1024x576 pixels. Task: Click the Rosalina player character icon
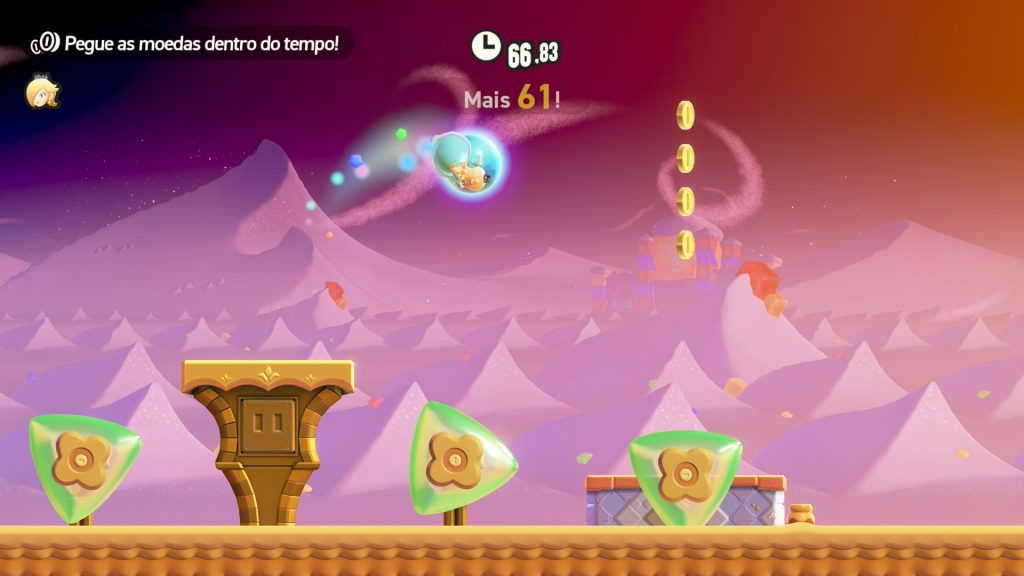(42, 92)
